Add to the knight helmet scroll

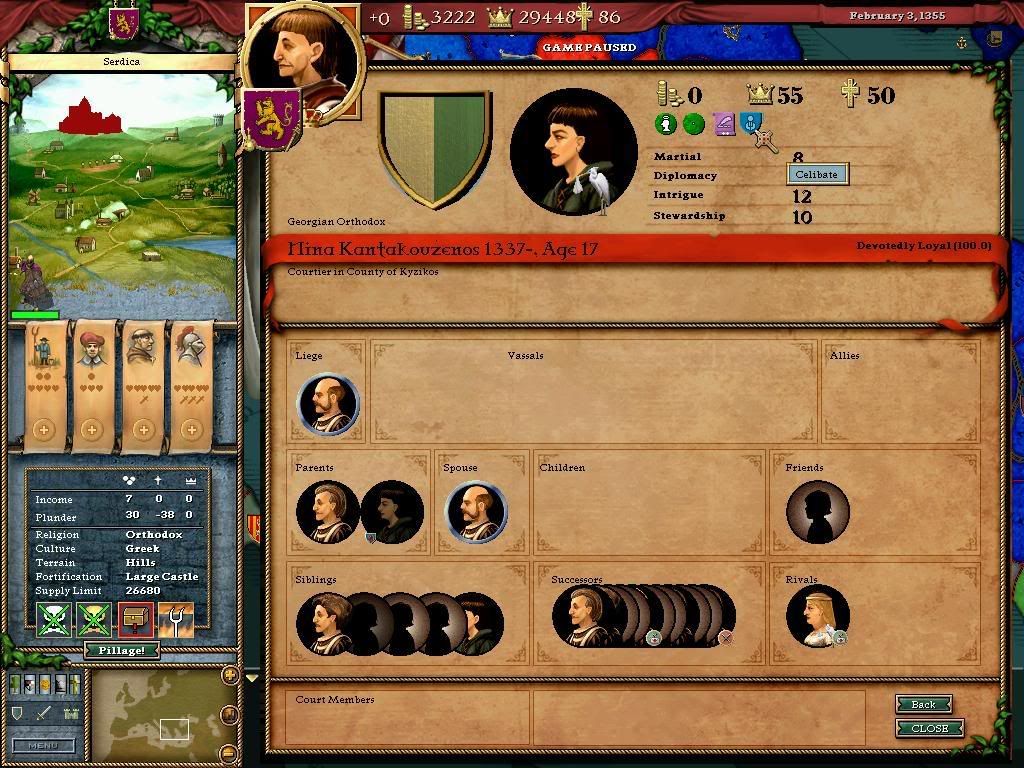tap(190, 429)
